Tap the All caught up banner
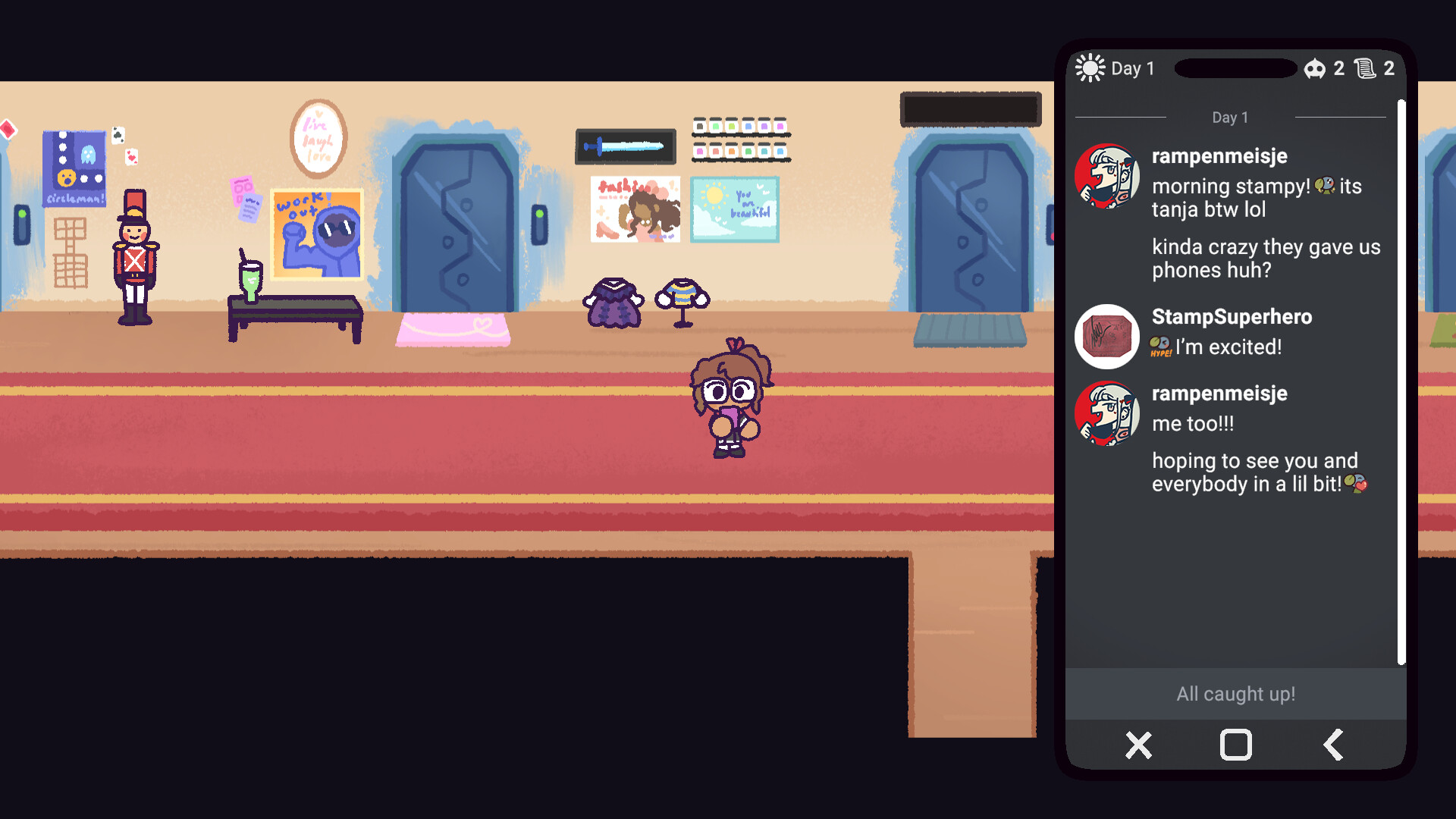 [1235, 693]
